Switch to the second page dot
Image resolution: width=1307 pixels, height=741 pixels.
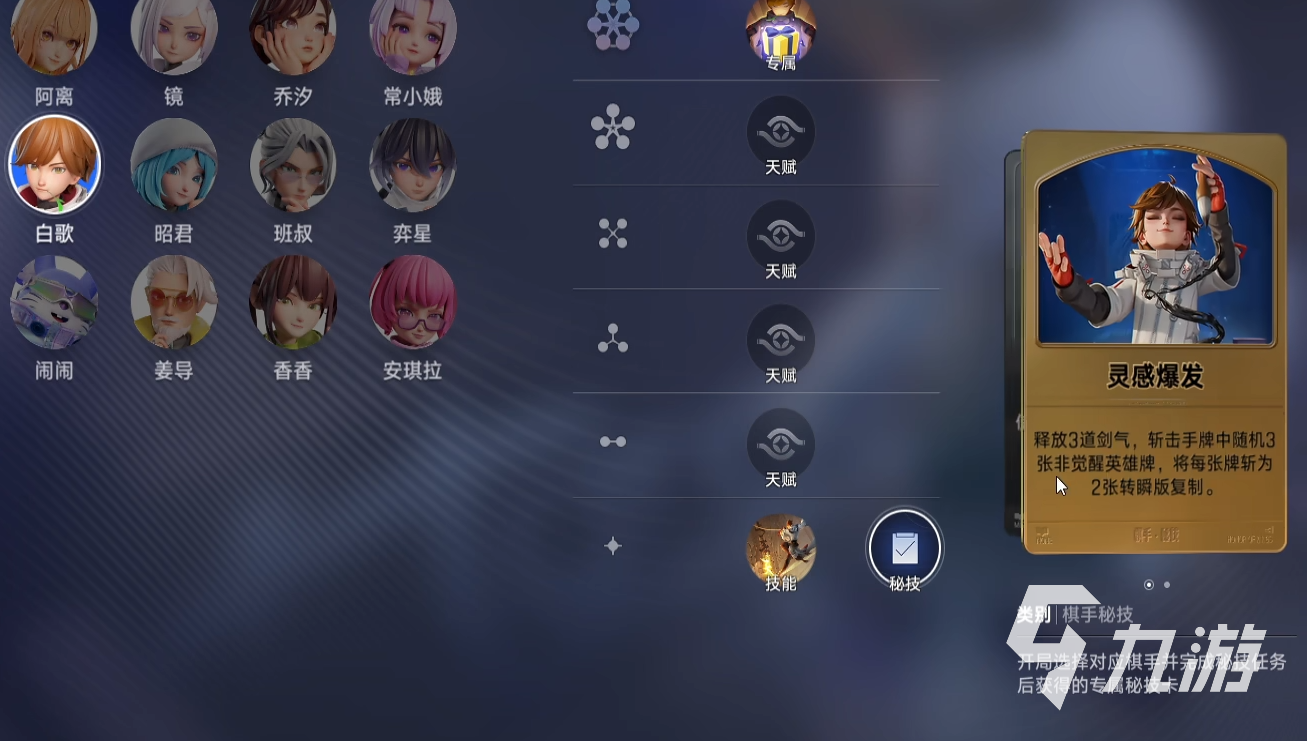(1165, 584)
